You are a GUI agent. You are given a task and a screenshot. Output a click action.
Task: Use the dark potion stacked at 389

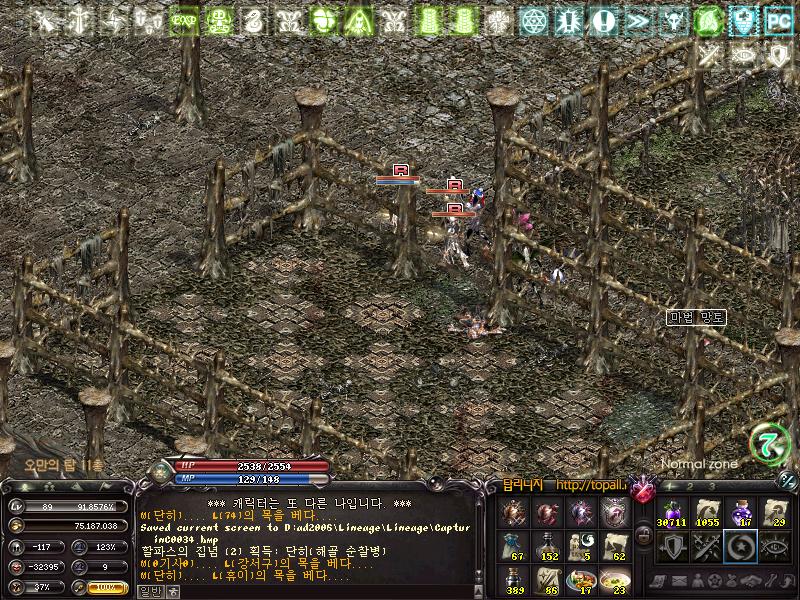515,580
